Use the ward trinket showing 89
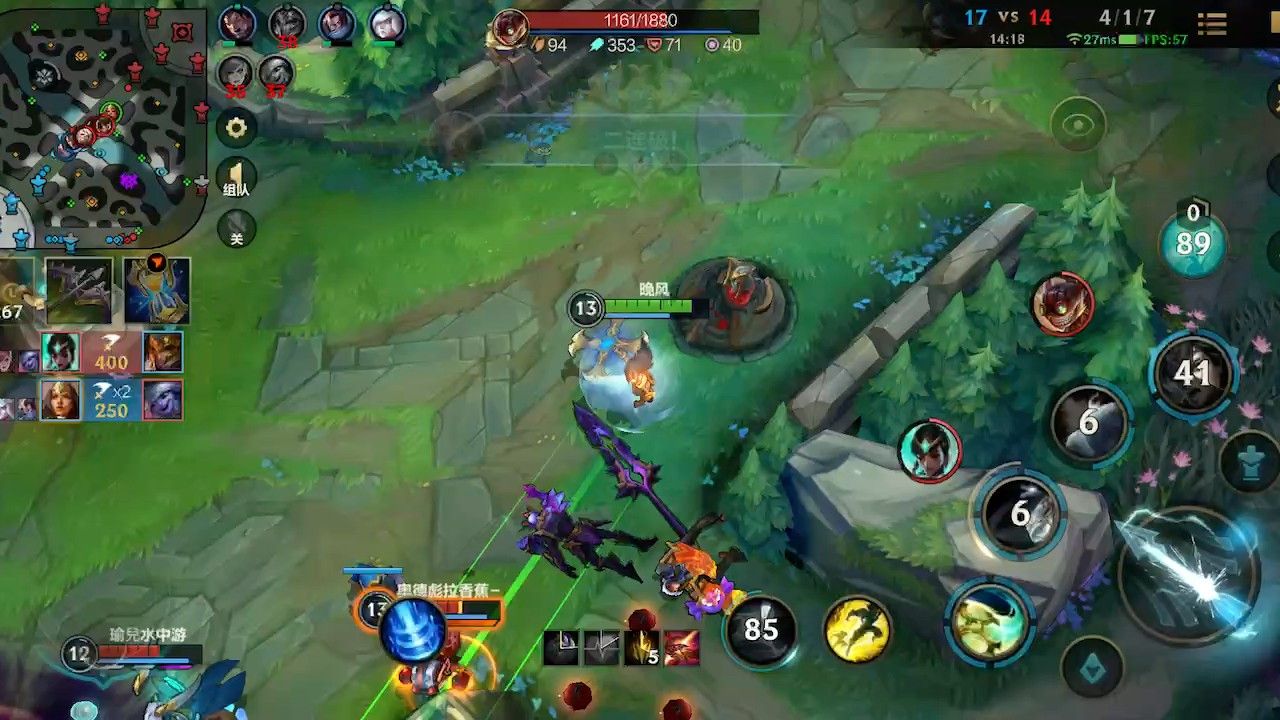The width and height of the screenshot is (1280, 720). click(x=1193, y=243)
